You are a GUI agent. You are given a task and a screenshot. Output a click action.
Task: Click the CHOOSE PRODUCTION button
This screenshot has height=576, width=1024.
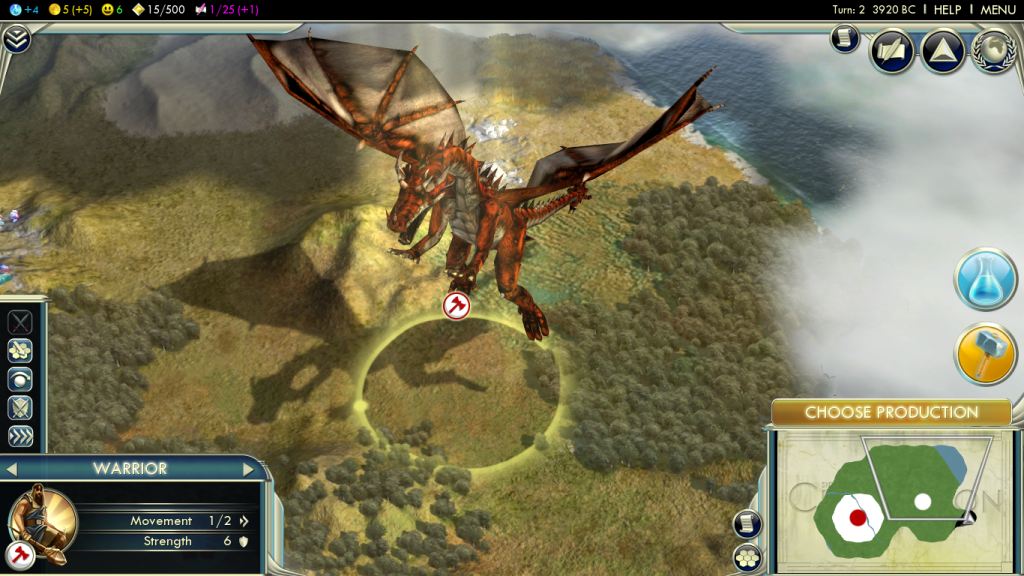click(x=891, y=412)
